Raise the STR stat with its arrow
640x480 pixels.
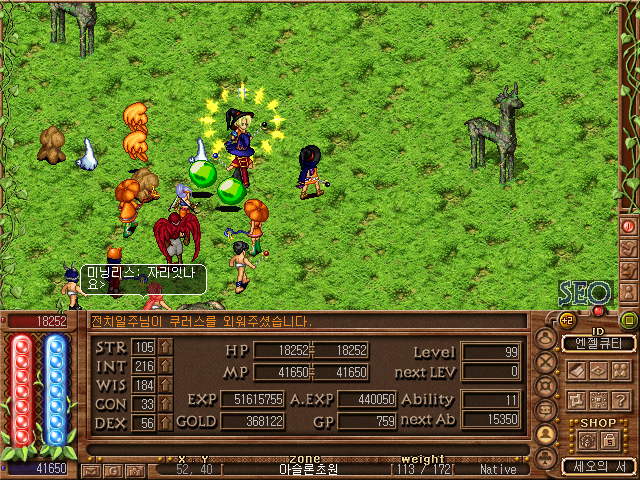coord(166,347)
